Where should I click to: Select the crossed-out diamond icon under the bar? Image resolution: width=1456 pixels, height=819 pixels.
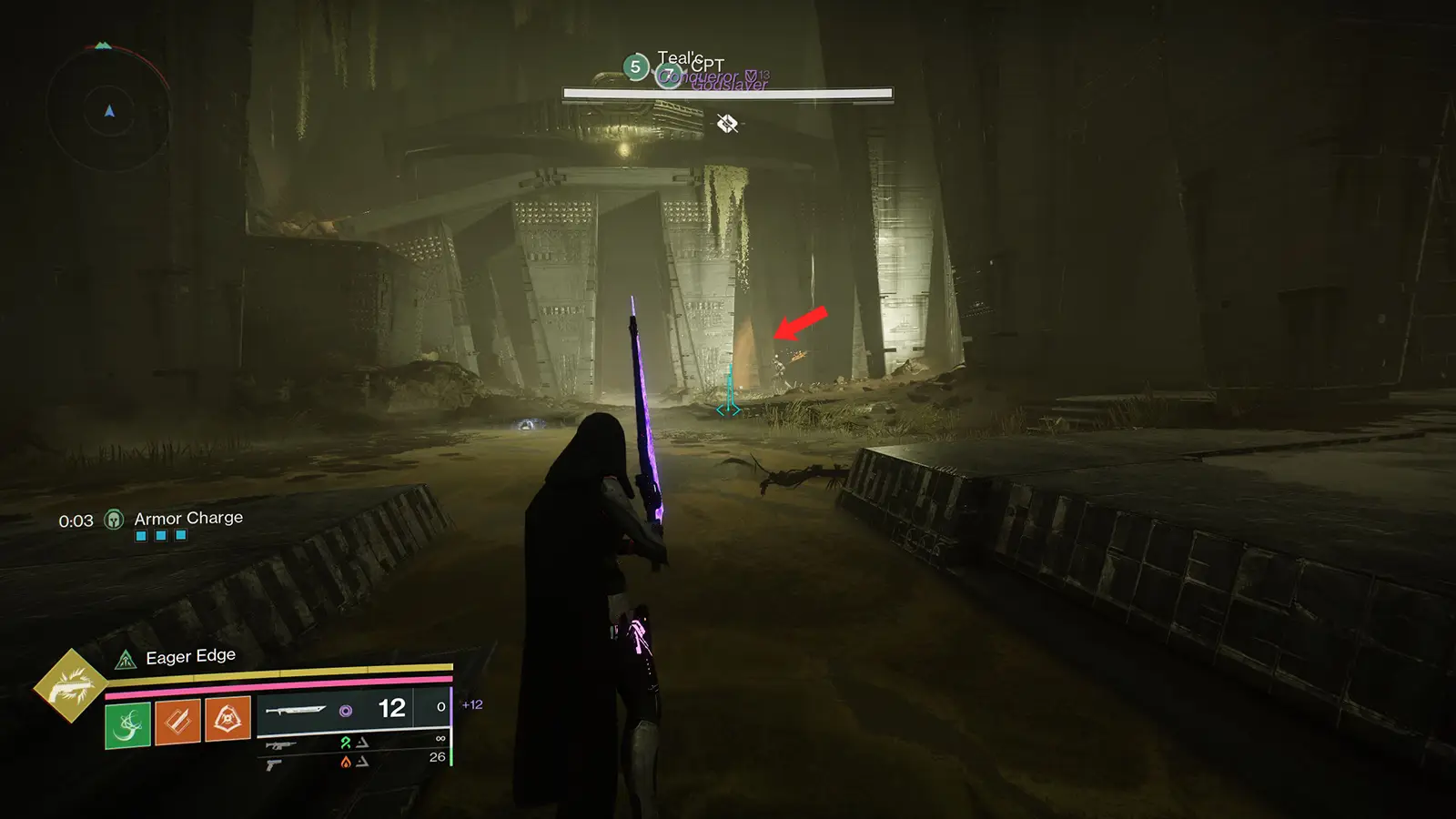point(727,123)
